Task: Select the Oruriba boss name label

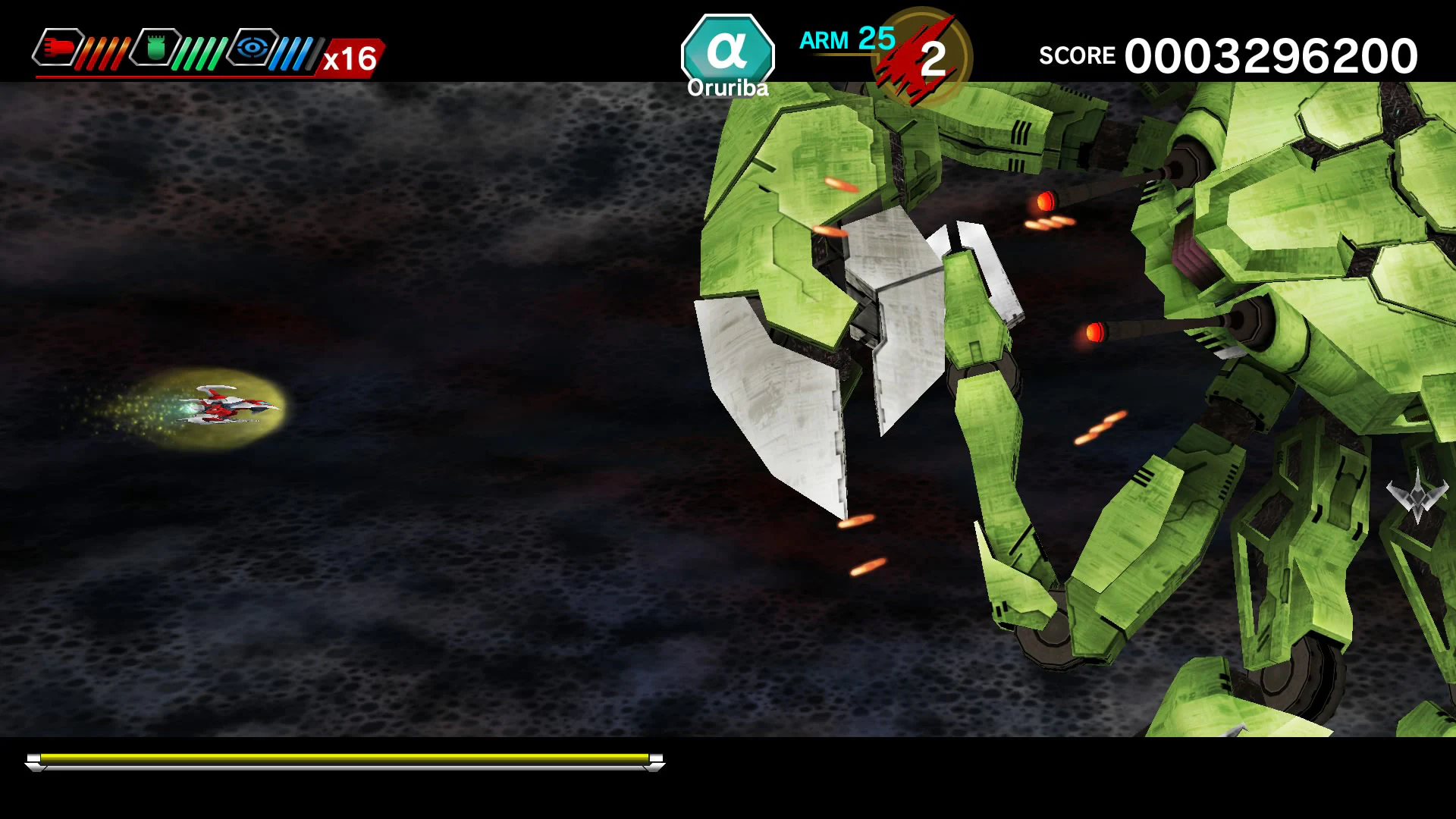Action: click(x=726, y=88)
